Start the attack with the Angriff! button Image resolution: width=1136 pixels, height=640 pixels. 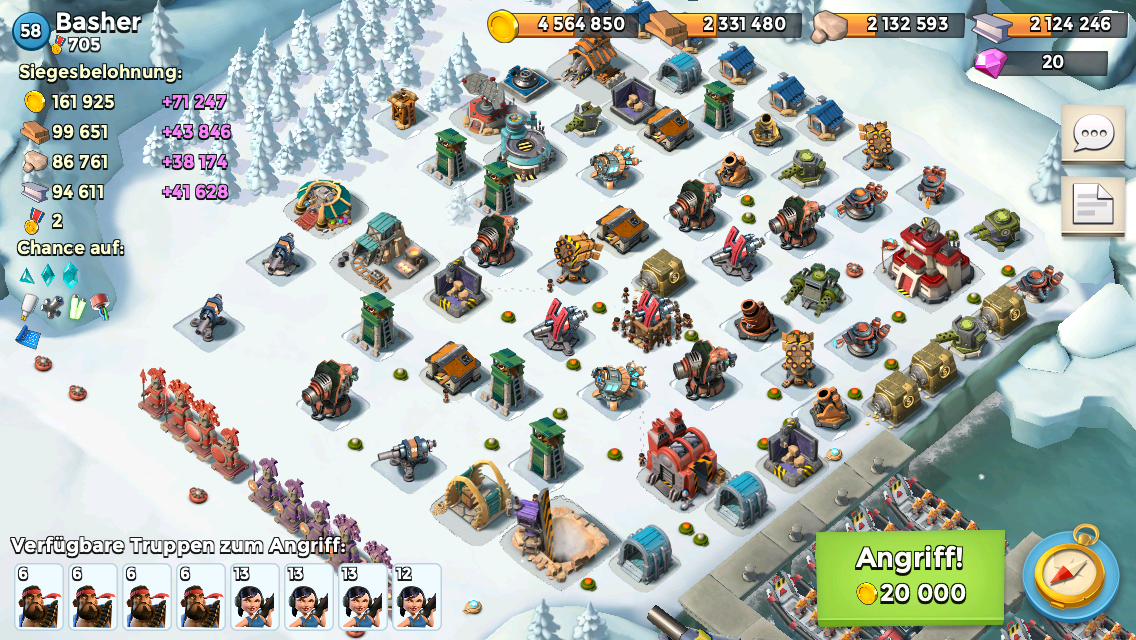(x=910, y=576)
